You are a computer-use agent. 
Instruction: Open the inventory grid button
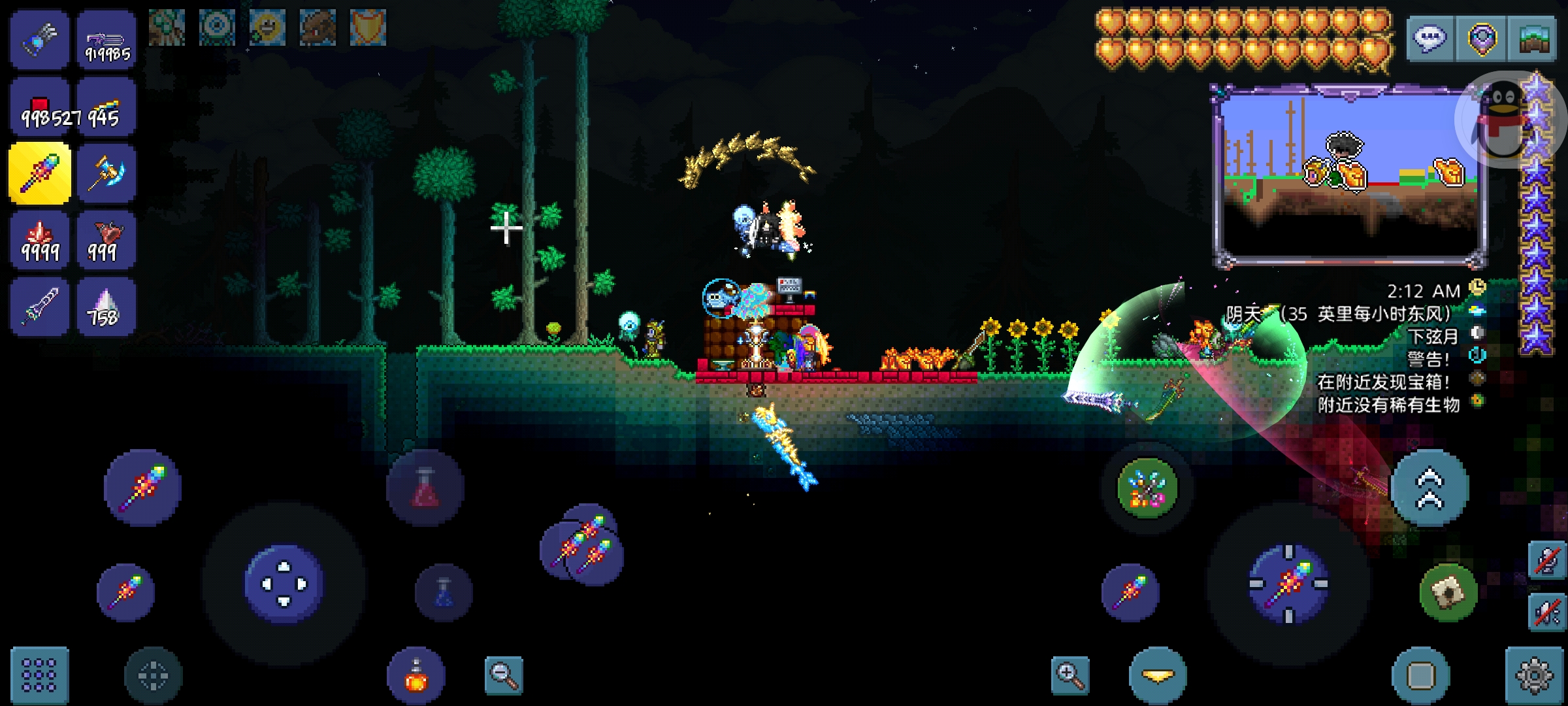39,675
